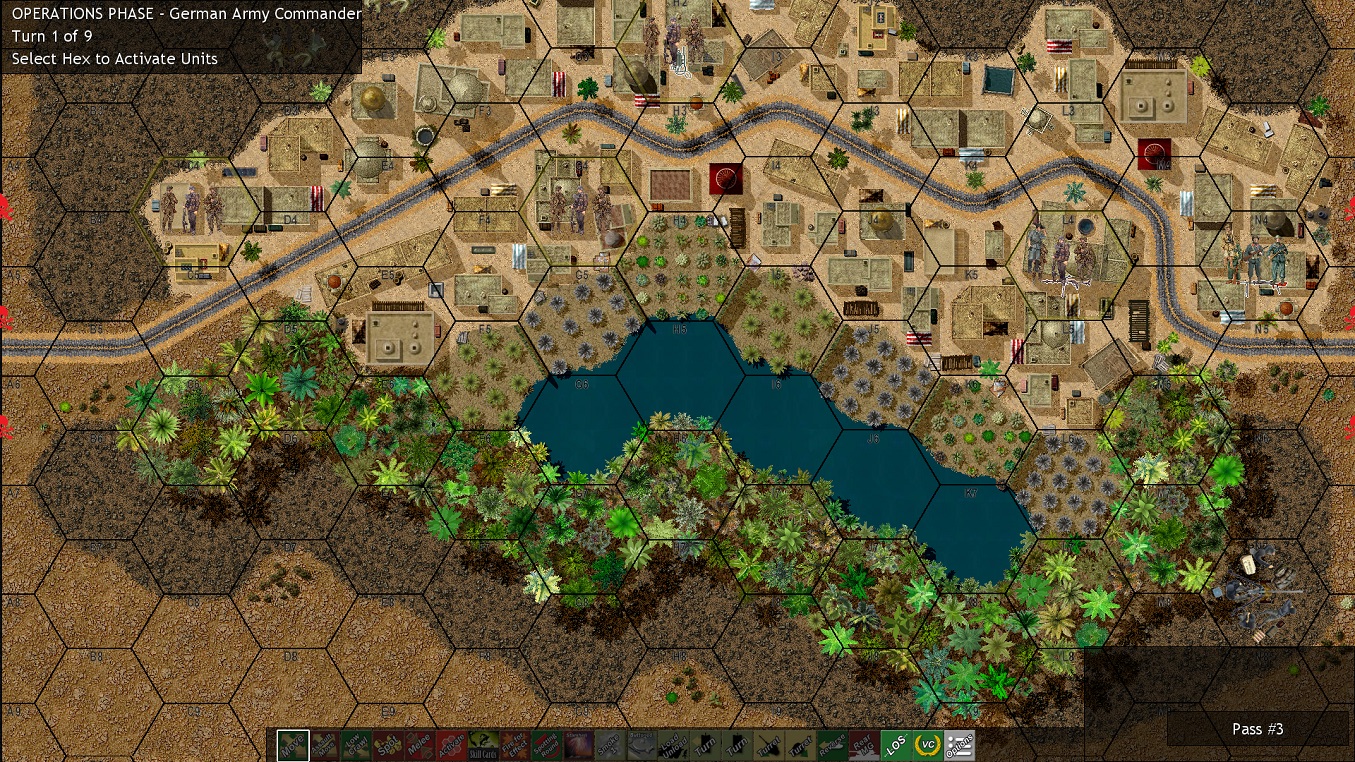1355x762 pixels.
Task: Toggle the Buttoned vehicle state
Action: coord(641,745)
